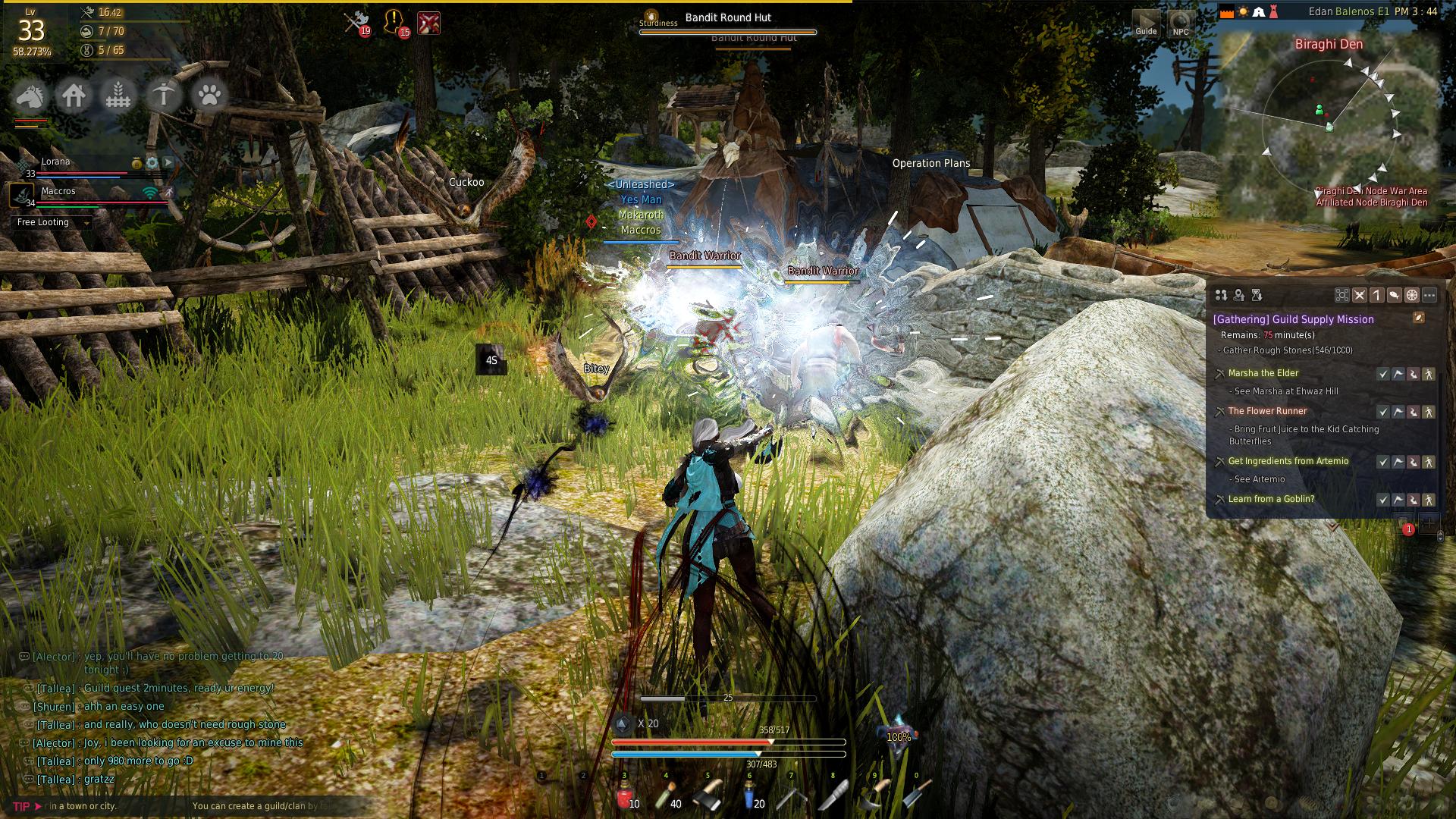Open the ellipsis menu on the quest panel
This screenshot has height=819, width=1456.
[1429, 295]
